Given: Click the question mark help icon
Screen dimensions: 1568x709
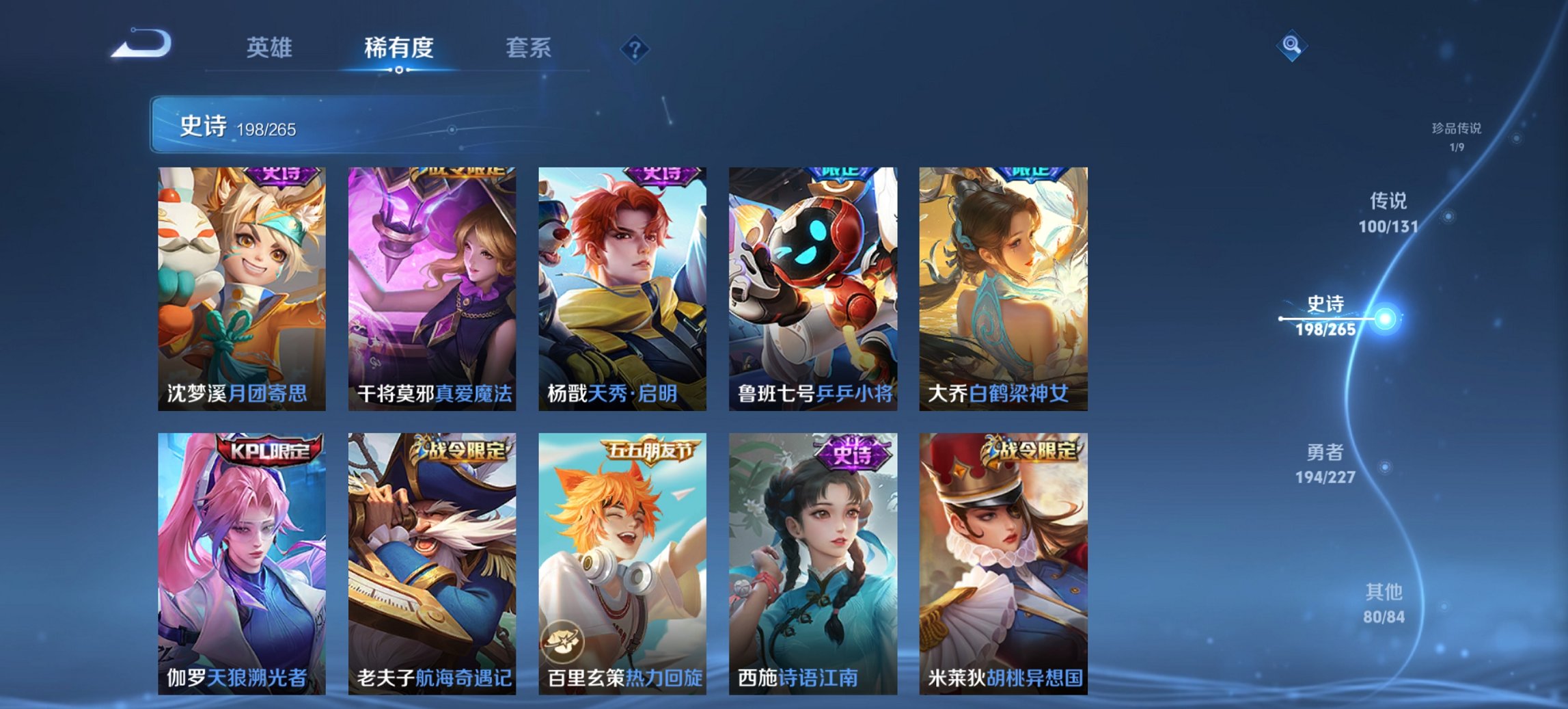Looking at the screenshot, I should 634,49.
